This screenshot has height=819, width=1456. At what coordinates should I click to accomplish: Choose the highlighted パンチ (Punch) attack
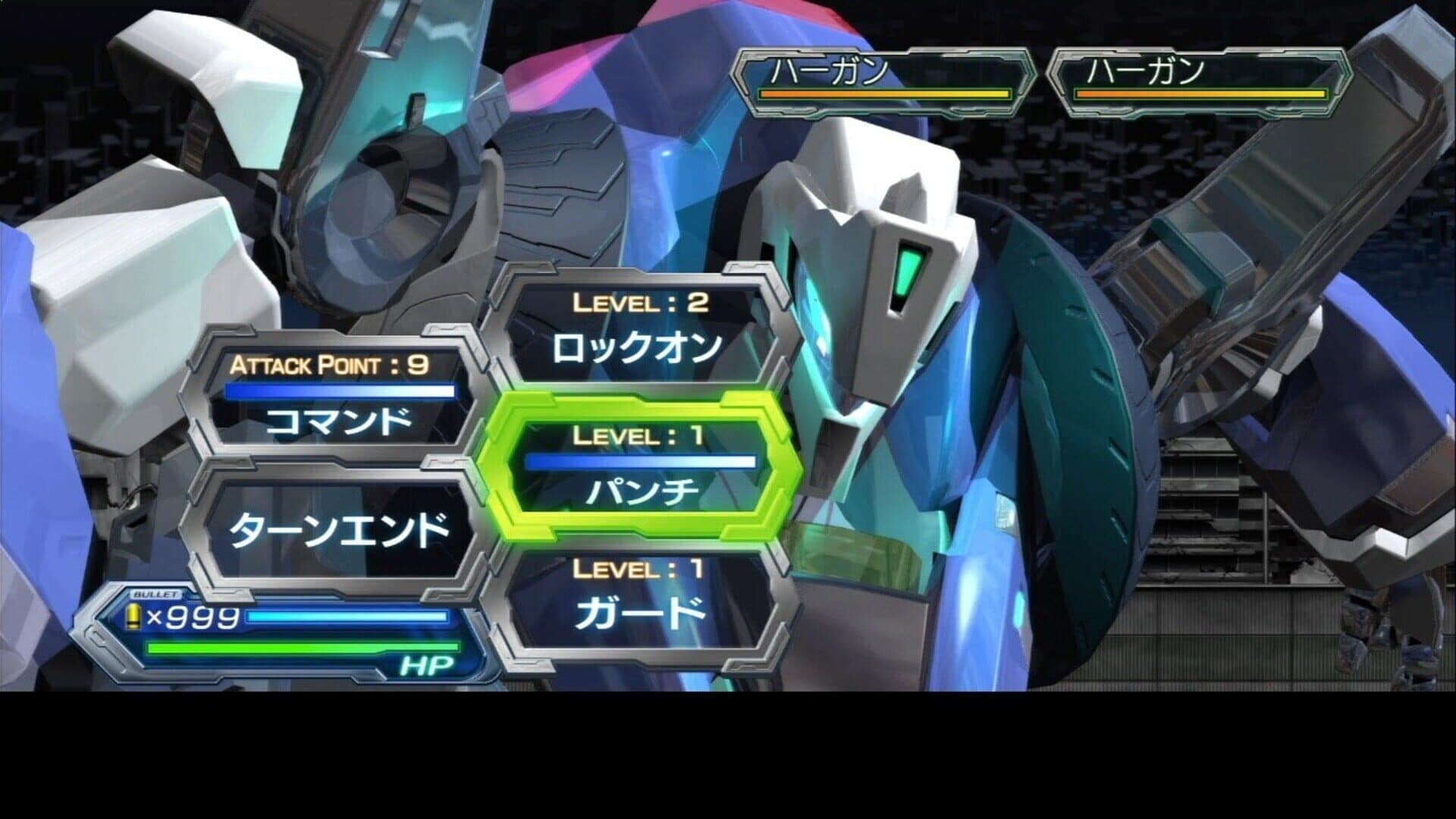(x=641, y=466)
